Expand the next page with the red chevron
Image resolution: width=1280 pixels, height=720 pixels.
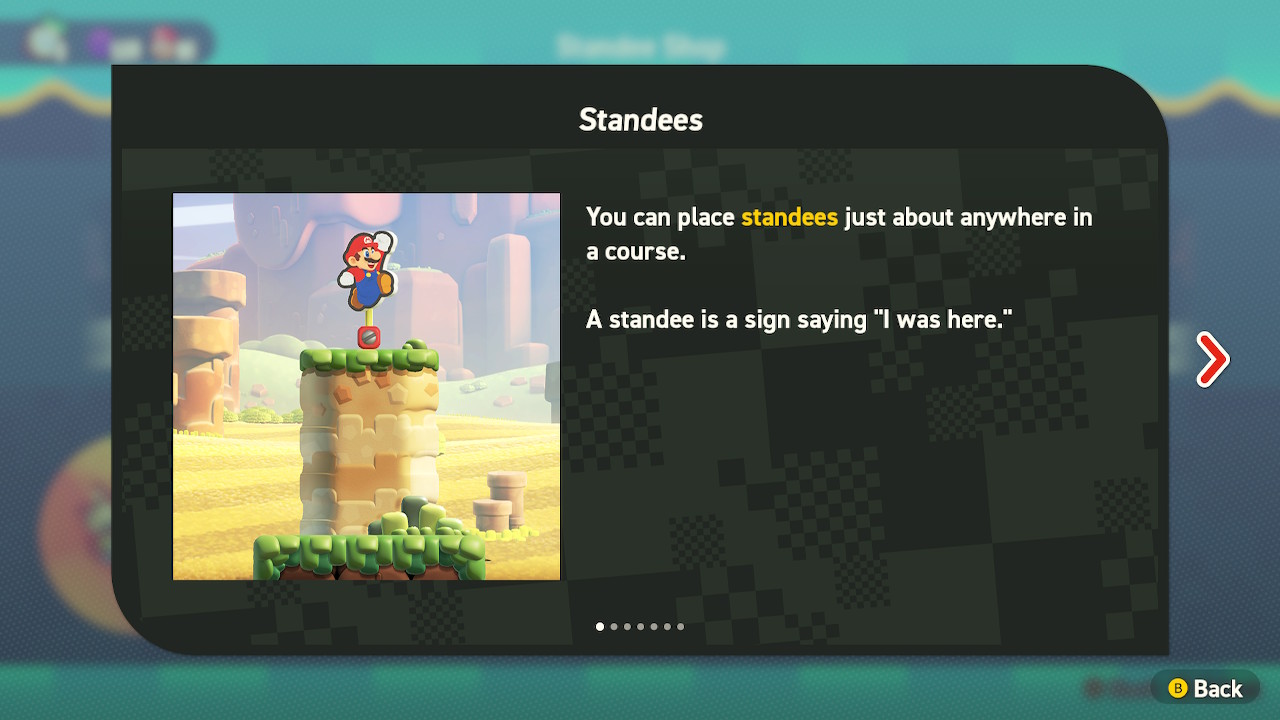coord(1212,358)
